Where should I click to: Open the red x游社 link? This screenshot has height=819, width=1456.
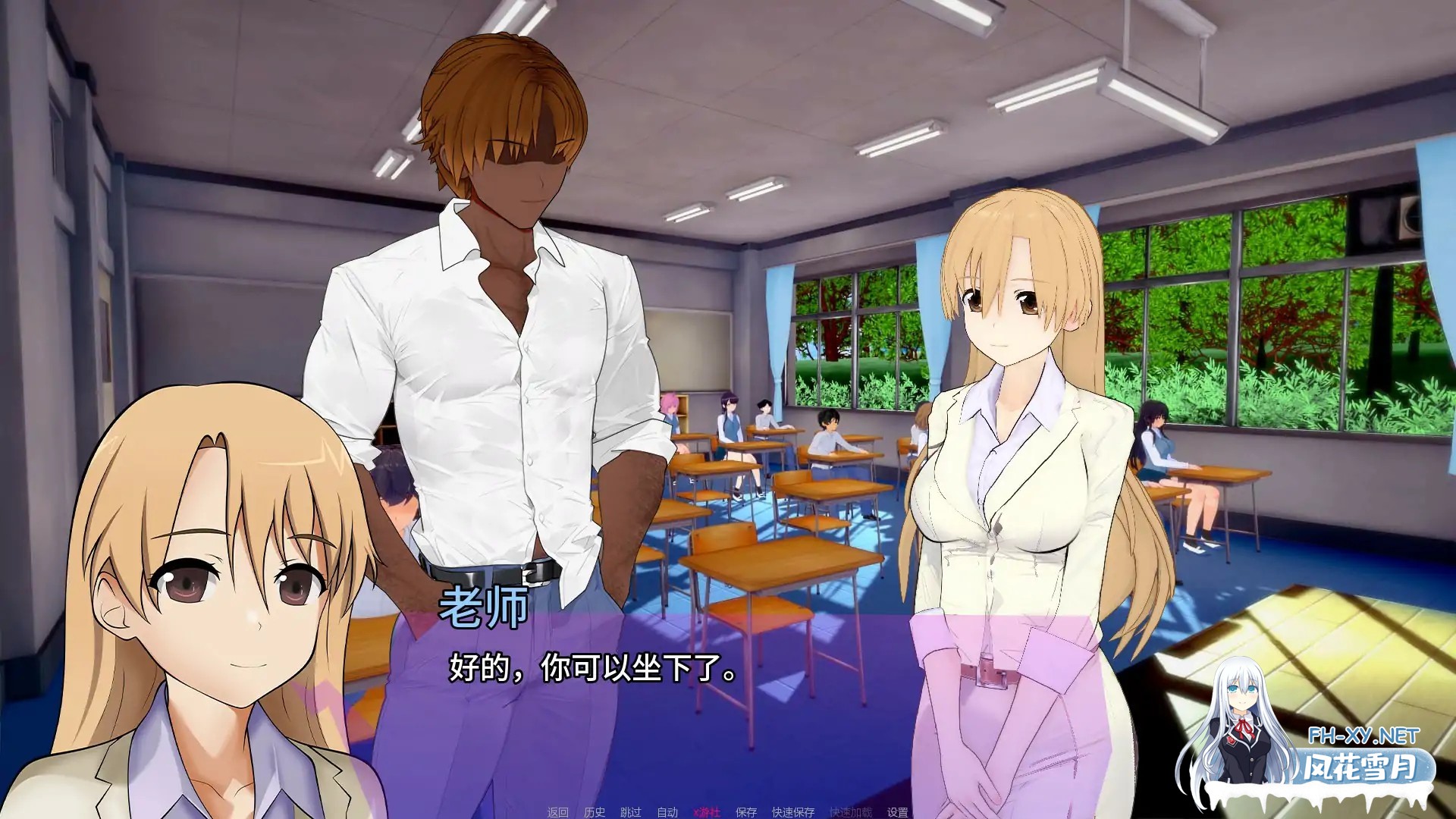707,811
